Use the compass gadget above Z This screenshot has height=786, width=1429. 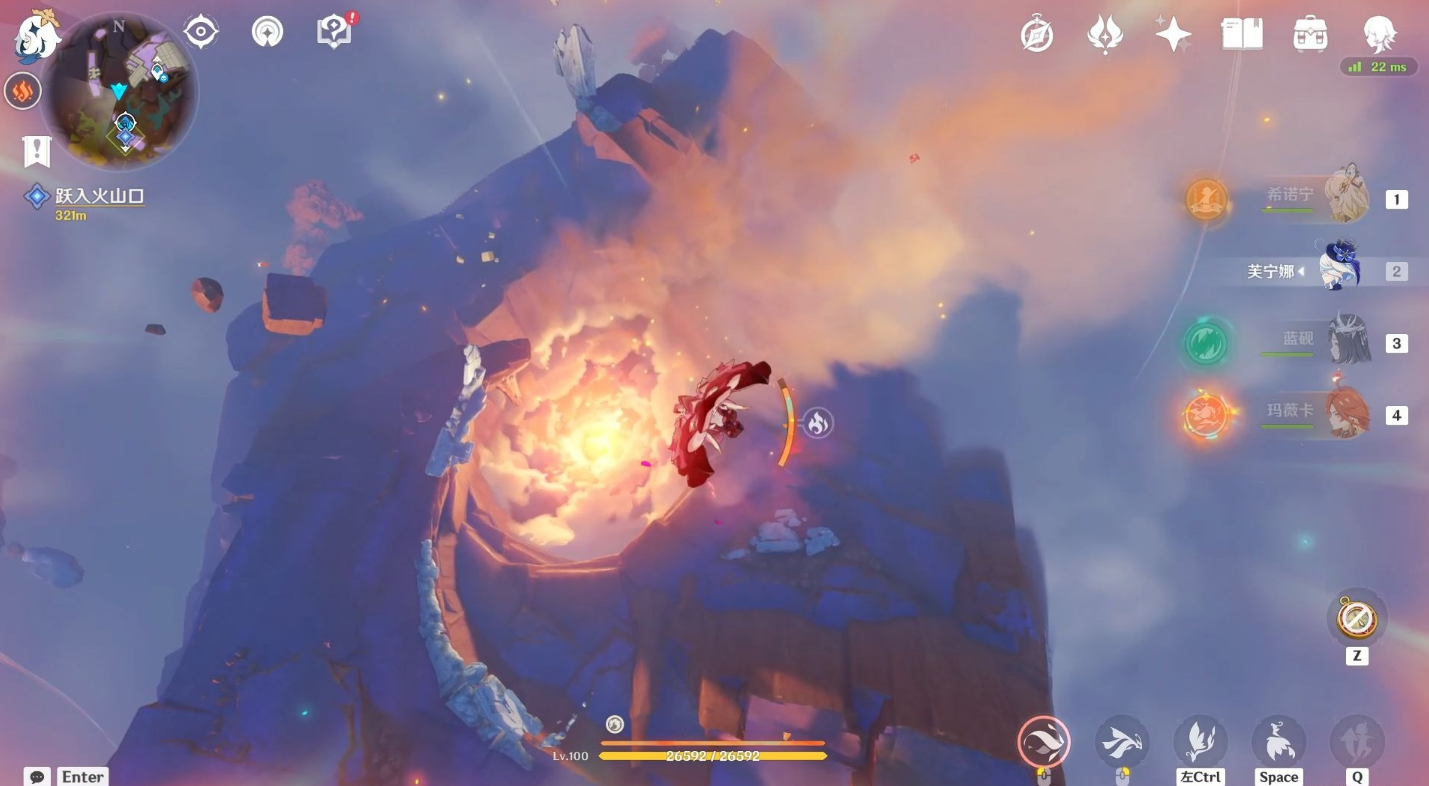[x=1356, y=619]
